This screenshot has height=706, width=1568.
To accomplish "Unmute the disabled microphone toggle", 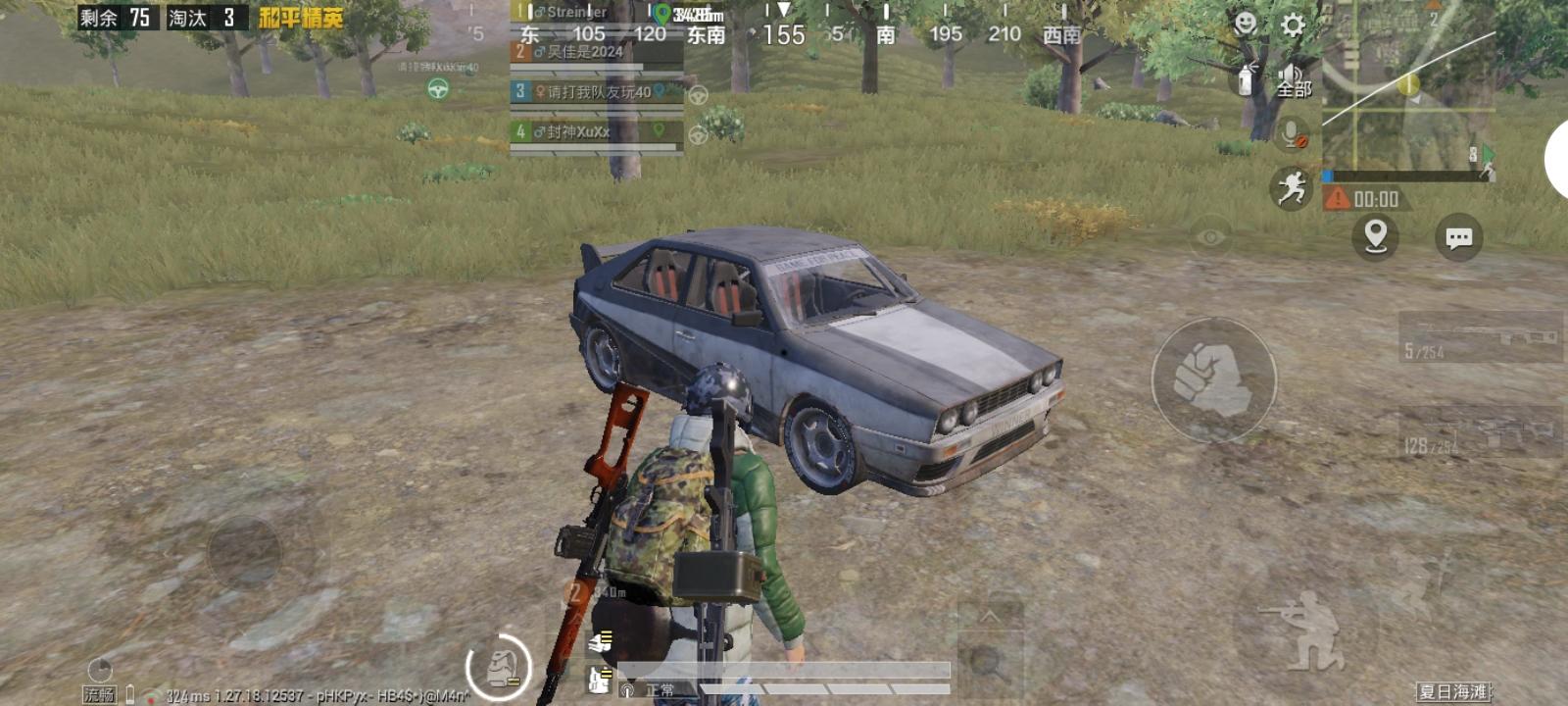I will 1294,129.
